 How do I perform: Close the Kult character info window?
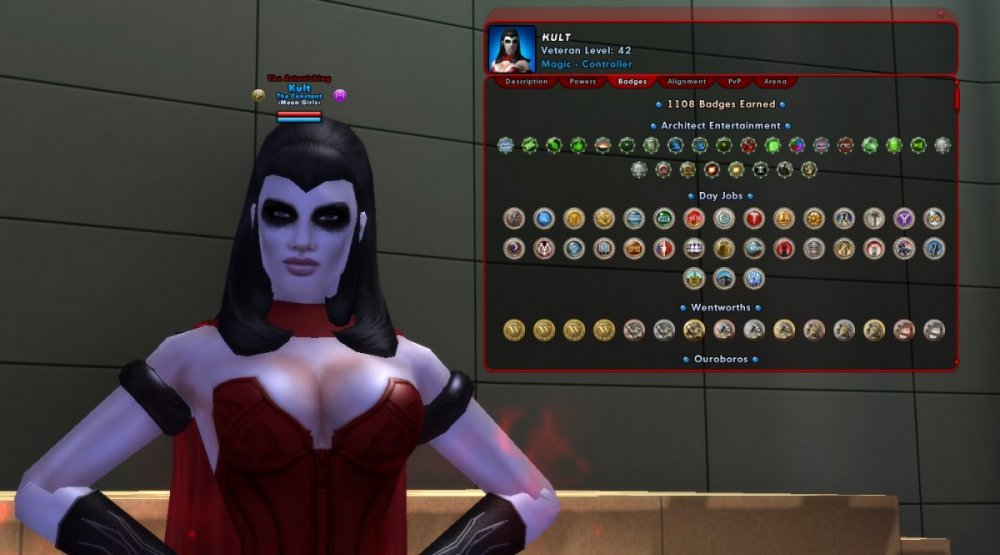(941, 14)
